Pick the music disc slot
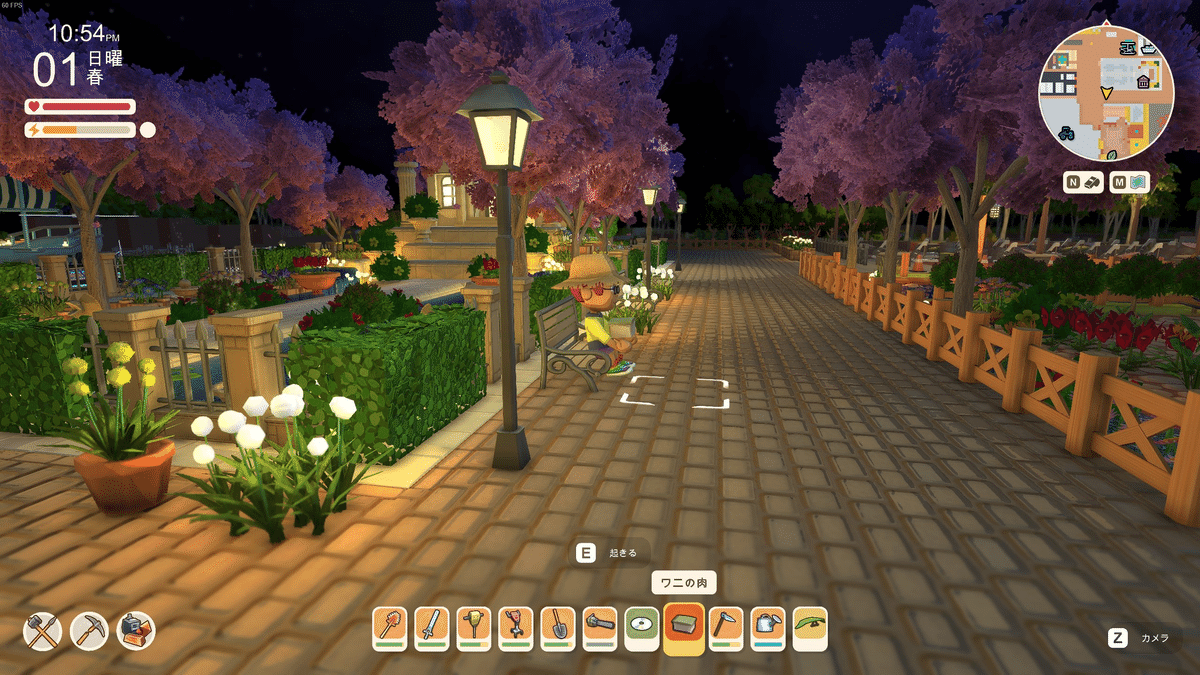1200x675 pixels. click(642, 628)
